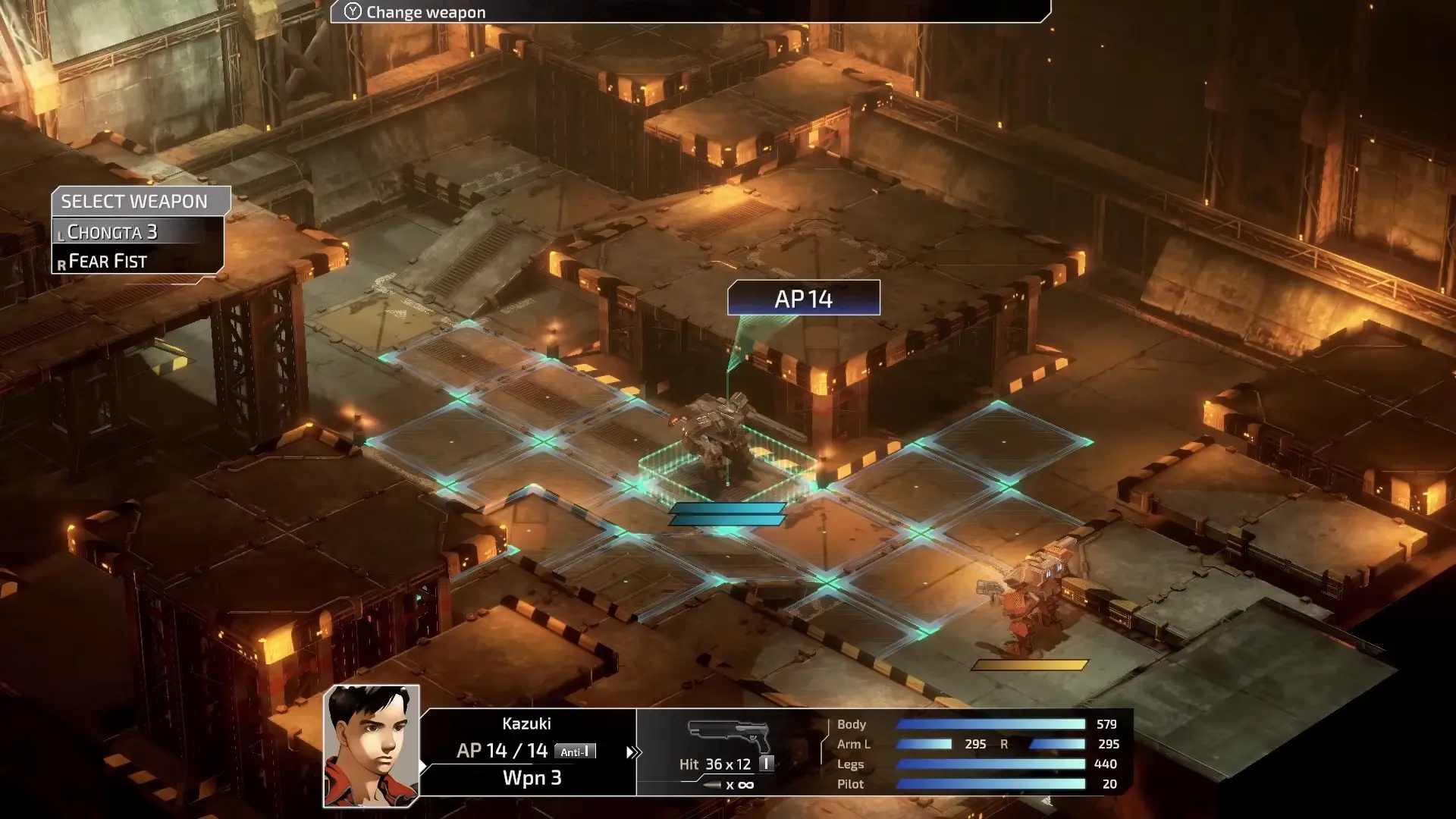
Task: Click Kazuki's pilot portrait
Action: (x=372, y=745)
